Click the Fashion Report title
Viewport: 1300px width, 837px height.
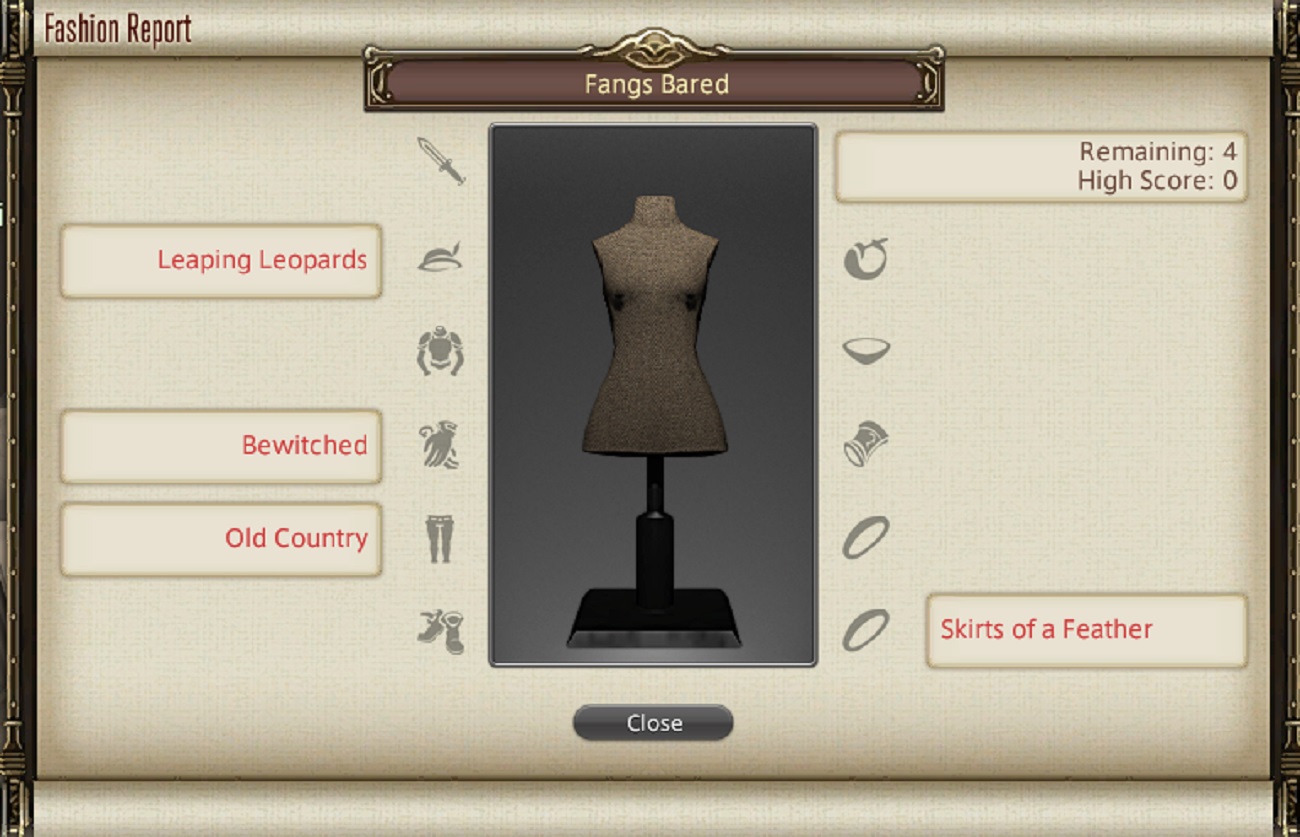[x=117, y=28]
